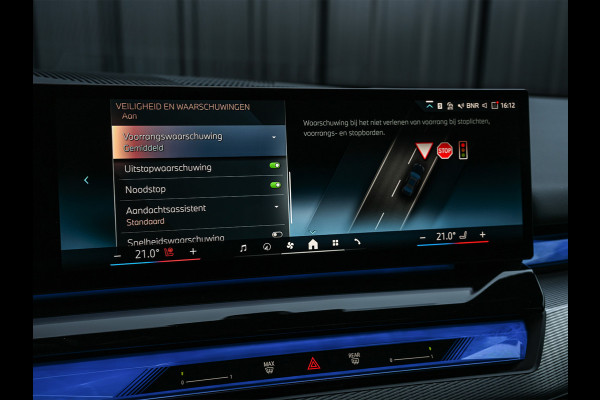Screen dimensions: 600x400
Task: Raise the left temperature with plus
Action: click(x=193, y=252)
